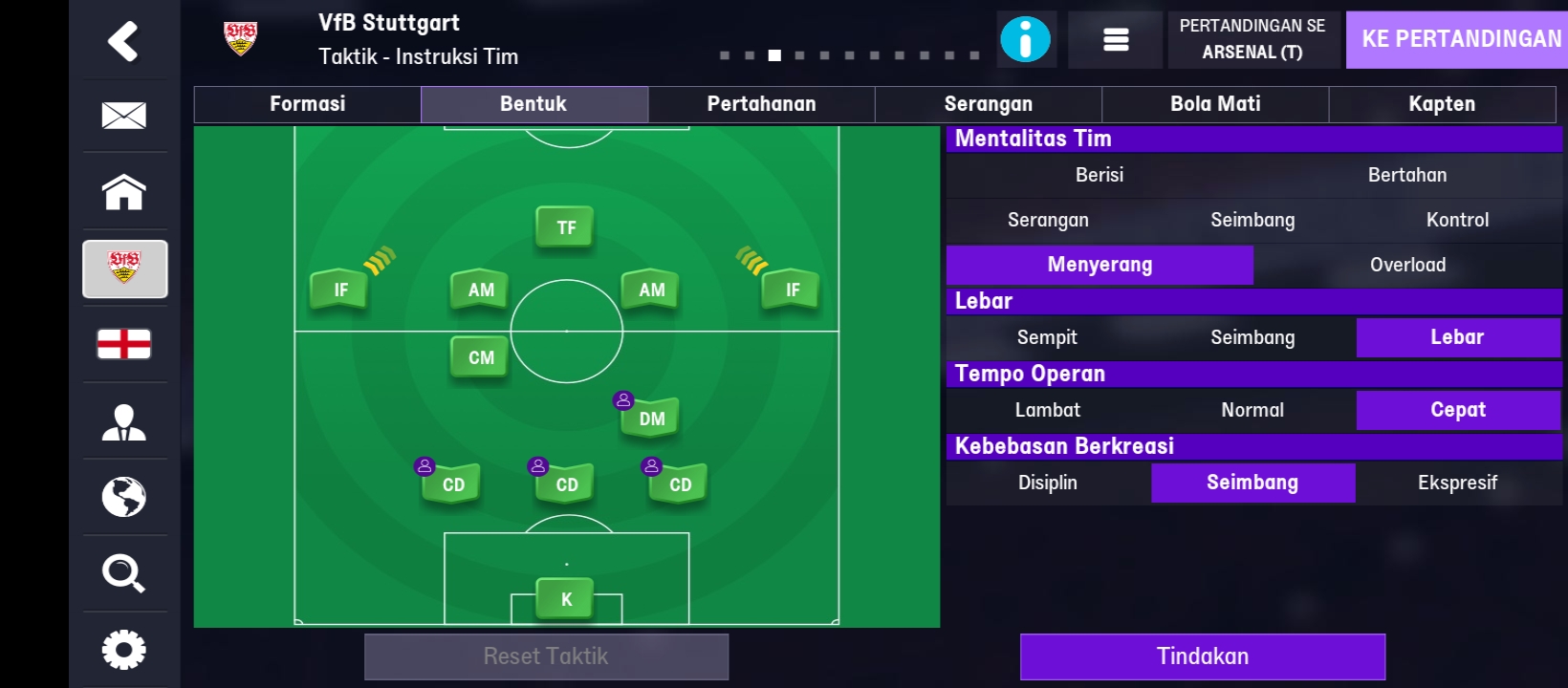This screenshot has height=688, width=1568.
Task: Set Kebebasan Berkreasi to Ekspresif
Action: (x=1458, y=483)
